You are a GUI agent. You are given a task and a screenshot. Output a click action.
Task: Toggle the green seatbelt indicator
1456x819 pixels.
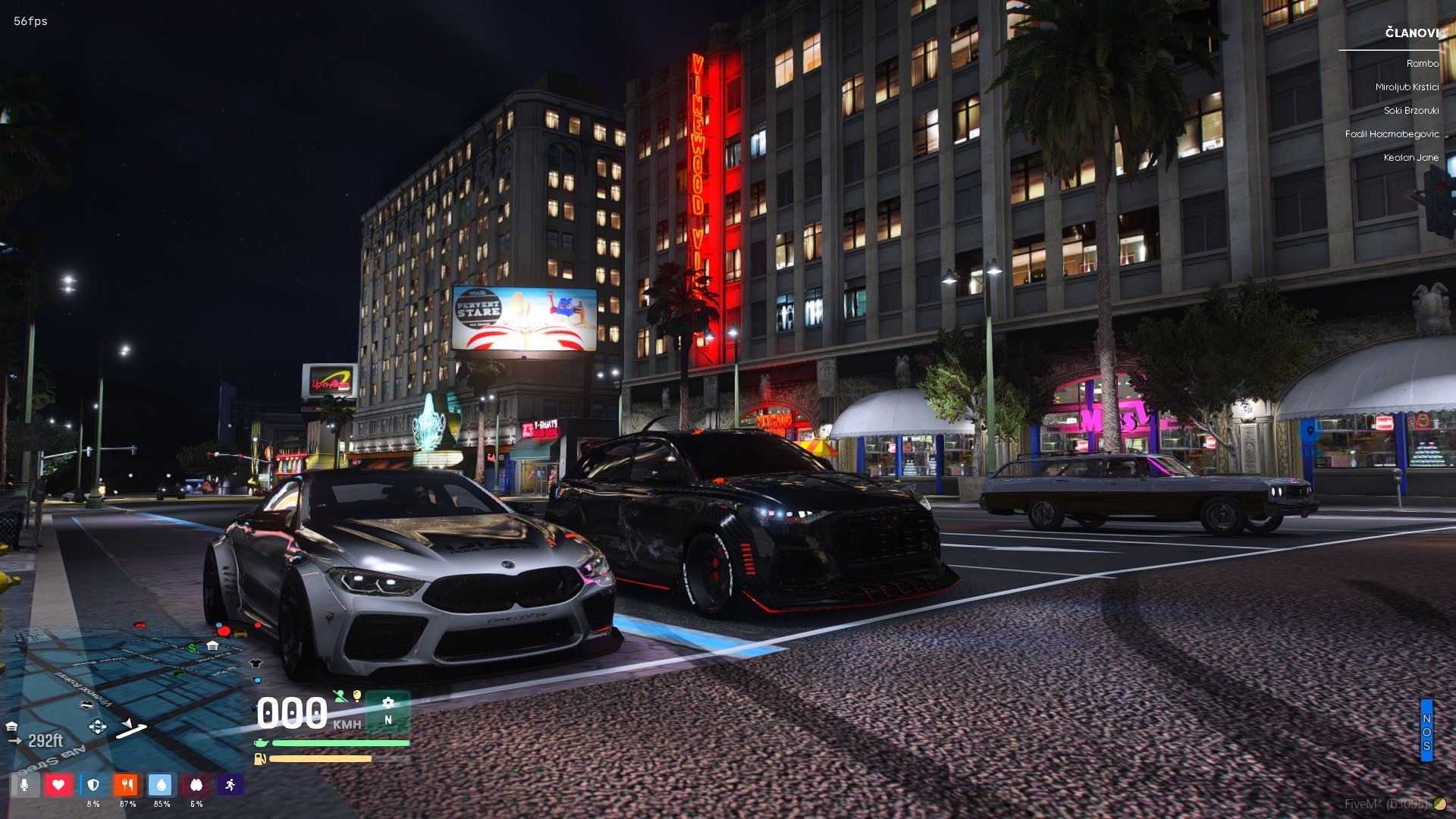coord(340,697)
